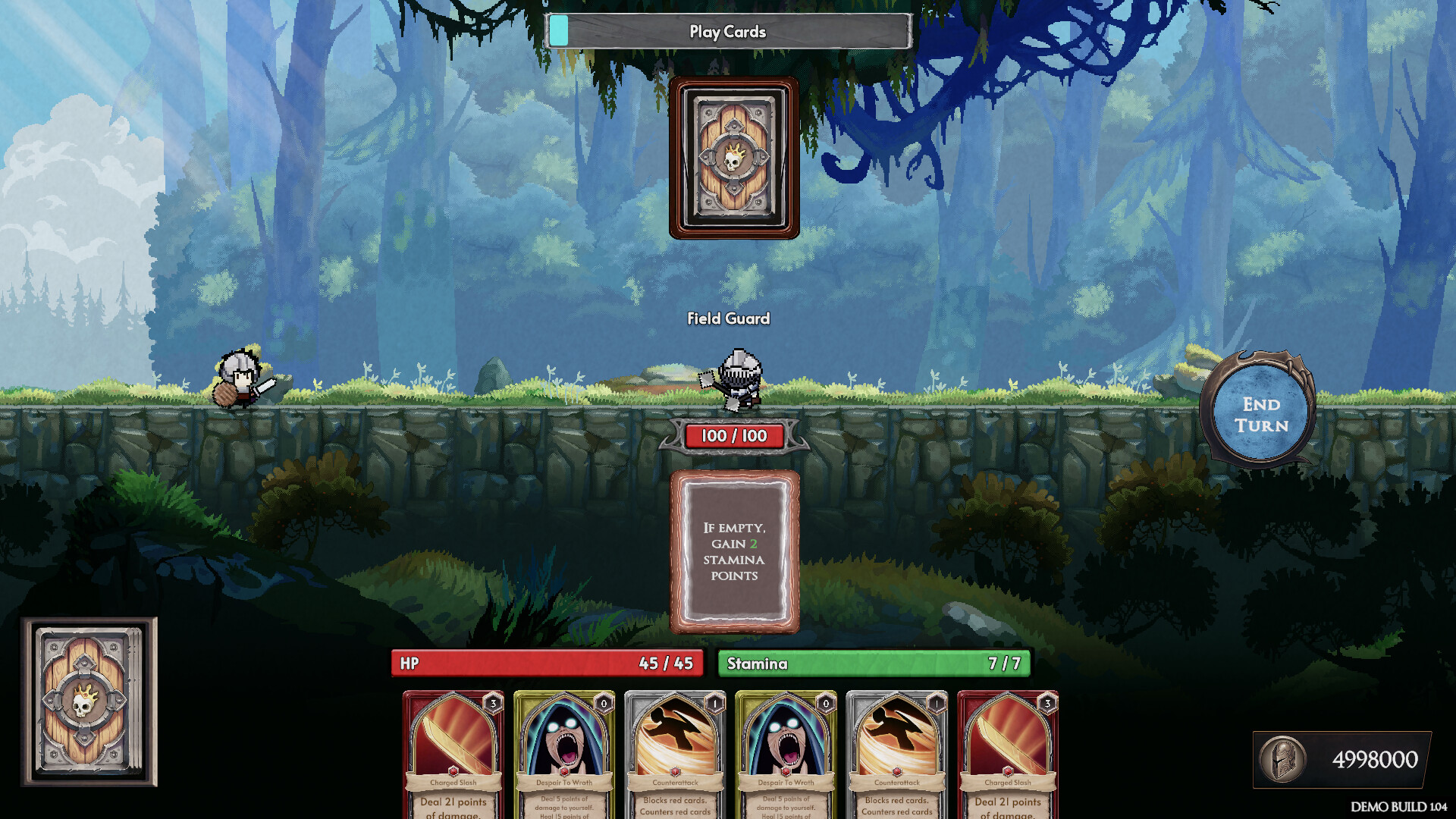Select the rightmost Charged Slash card
Image resolution: width=1456 pixels, height=819 pixels.
pyautogui.click(x=1009, y=751)
